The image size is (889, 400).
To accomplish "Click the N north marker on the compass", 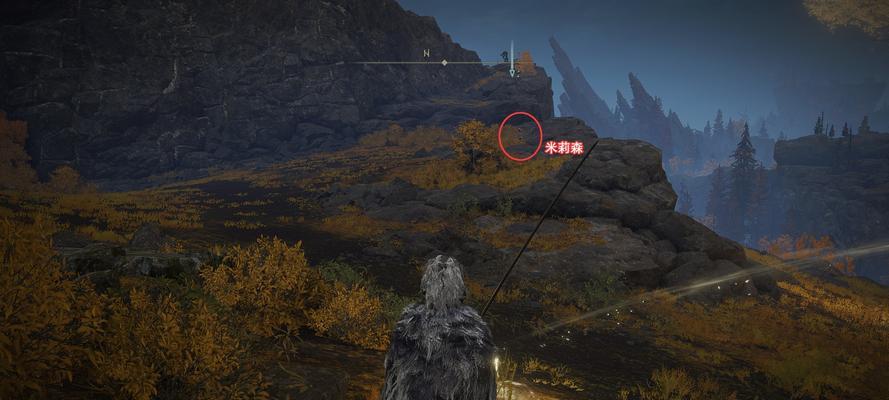I will point(426,53).
